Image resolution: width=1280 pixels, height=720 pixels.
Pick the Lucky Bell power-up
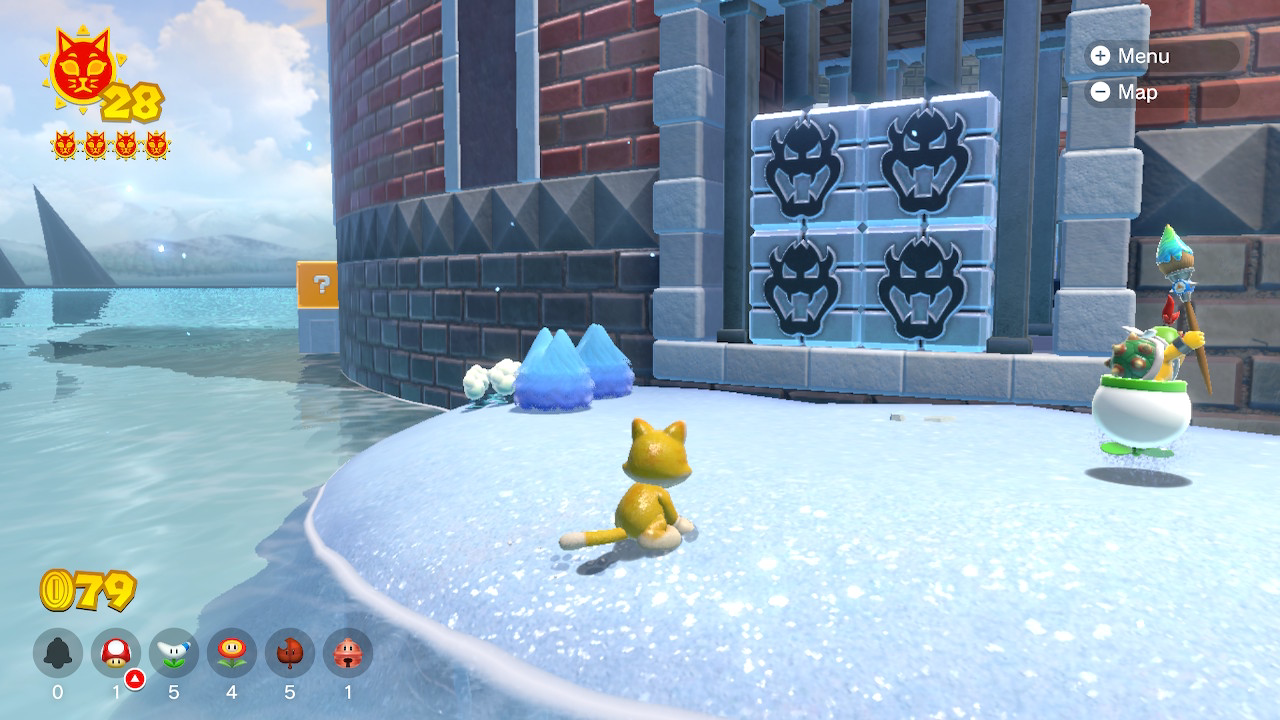tap(348, 653)
